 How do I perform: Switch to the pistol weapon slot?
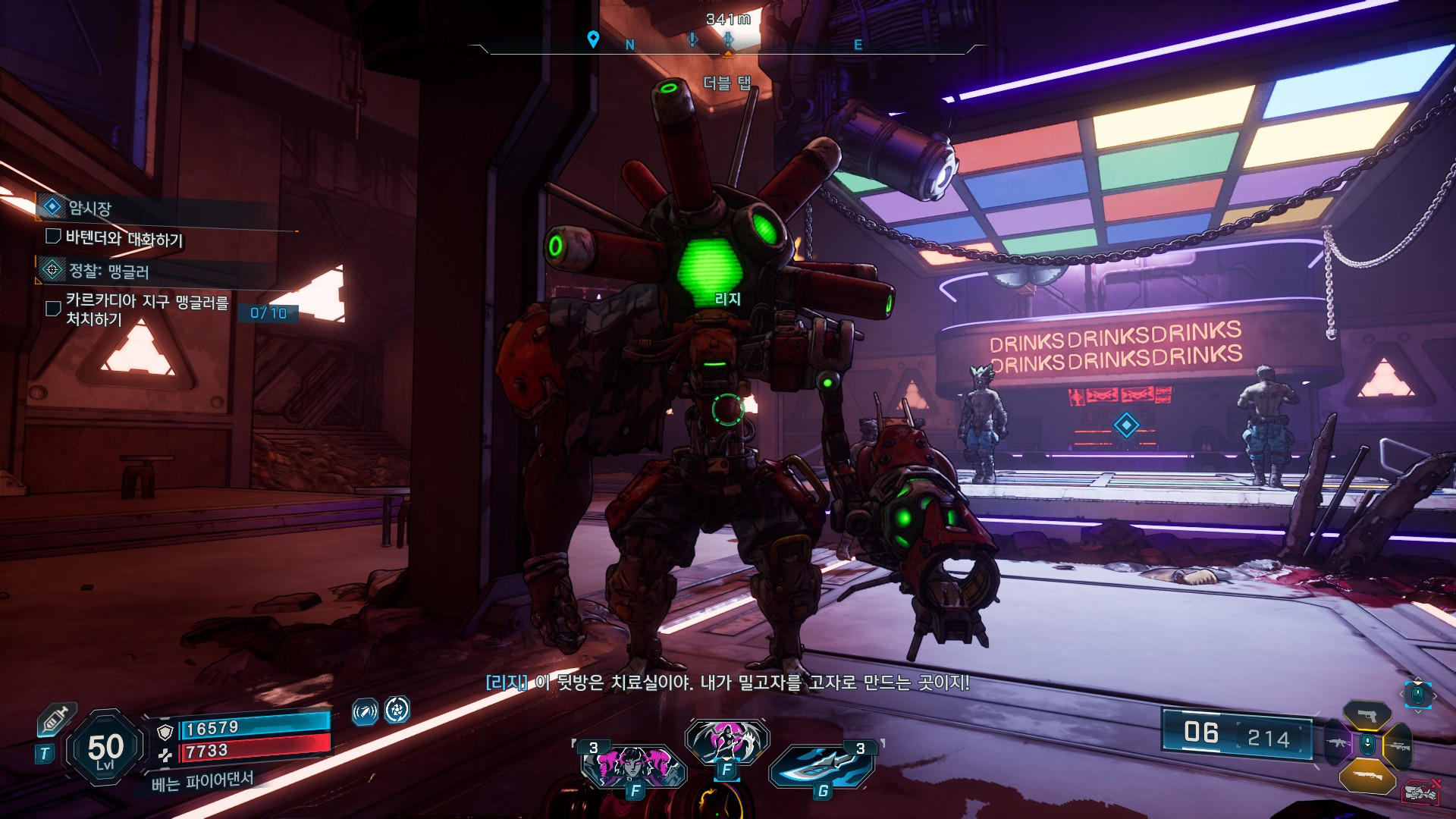click(x=1367, y=715)
